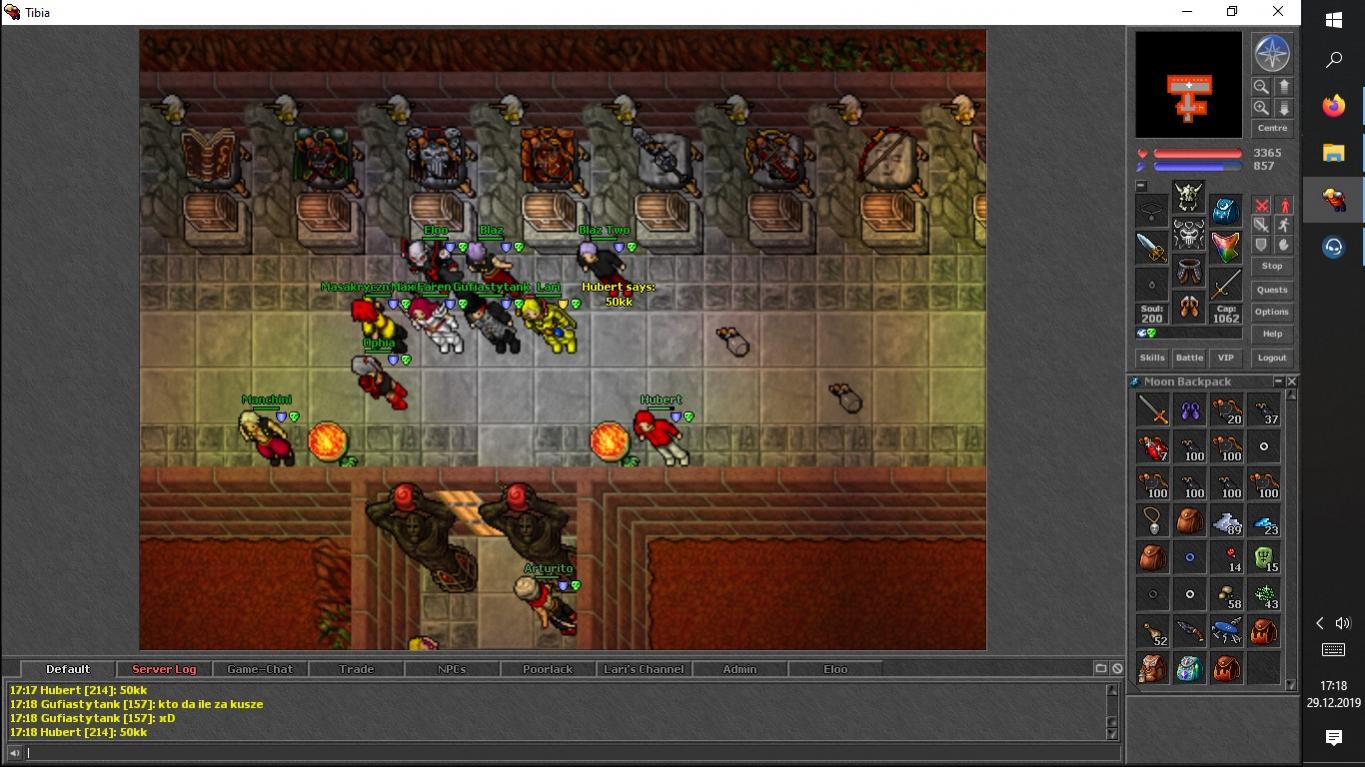1365x767 pixels.
Task: Minimize the Tibia window
Action: [1186, 12]
